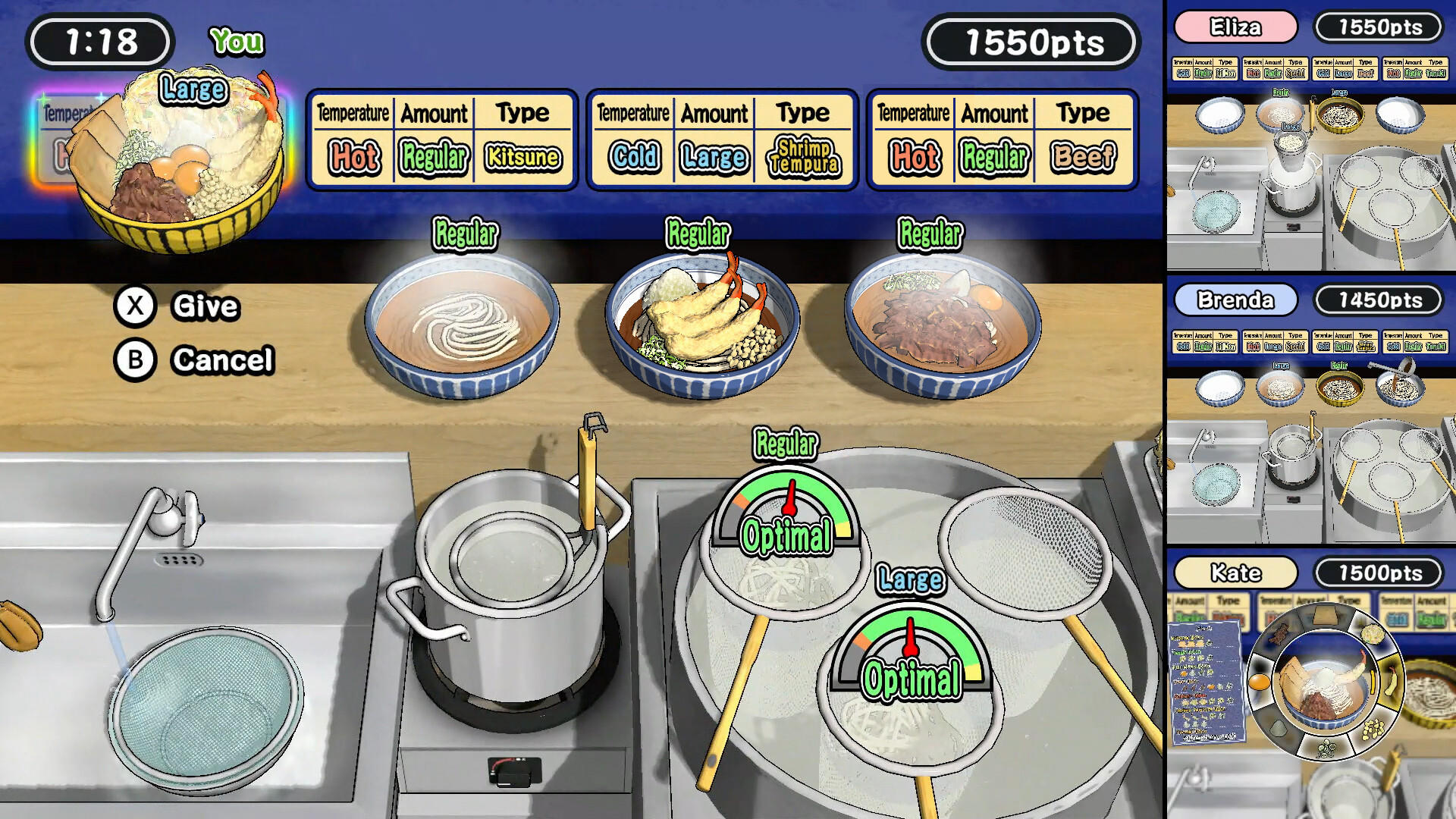The image size is (1456, 819).
Task: Select the bowl of plain udon noodles
Action: tap(463, 326)
